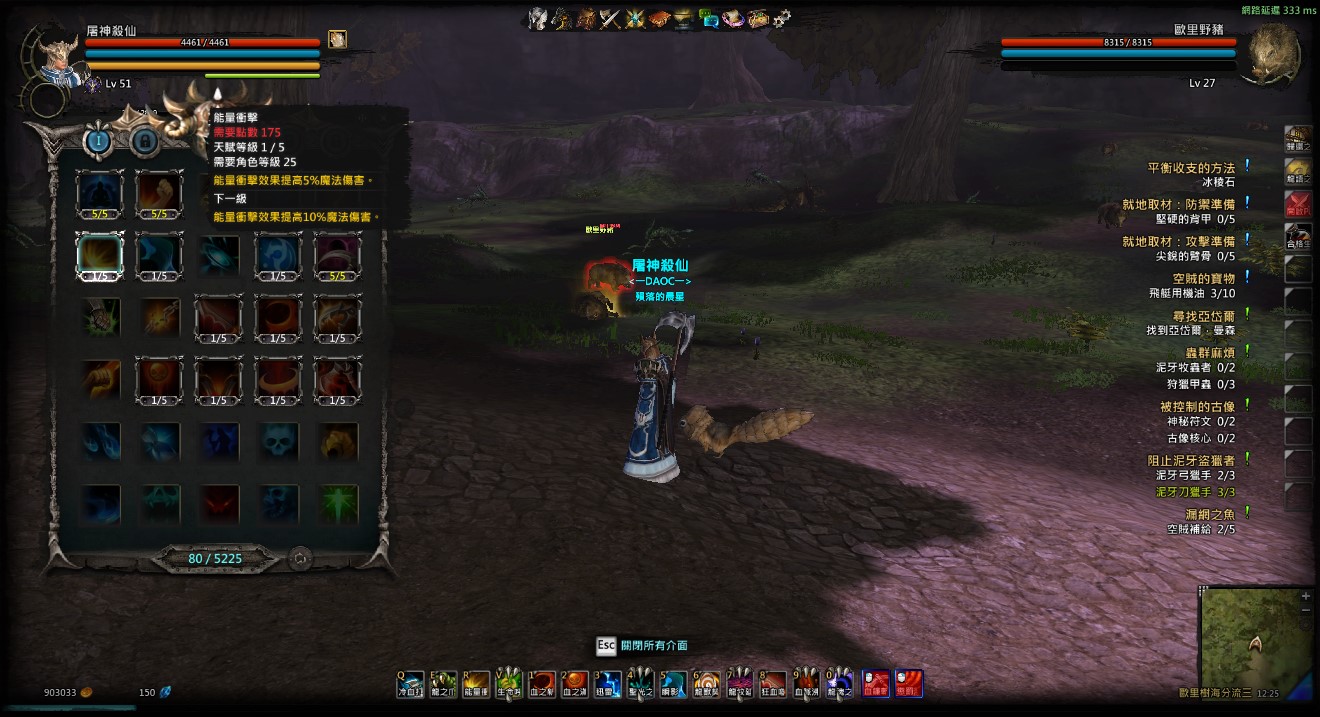
Task: Open the locked second talent tab
Action: coord(145,141)
